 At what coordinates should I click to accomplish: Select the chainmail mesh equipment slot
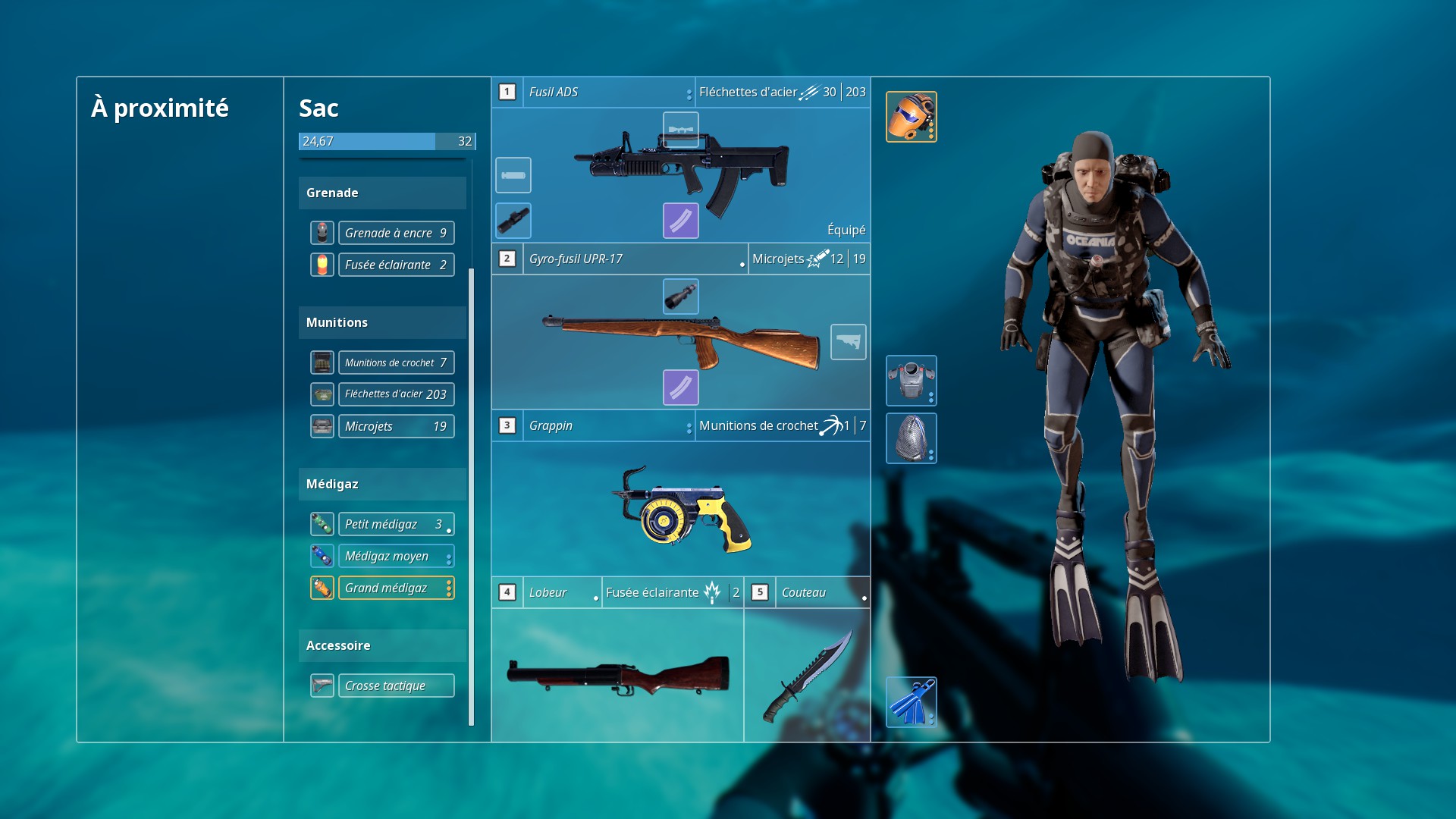(911, 438)
